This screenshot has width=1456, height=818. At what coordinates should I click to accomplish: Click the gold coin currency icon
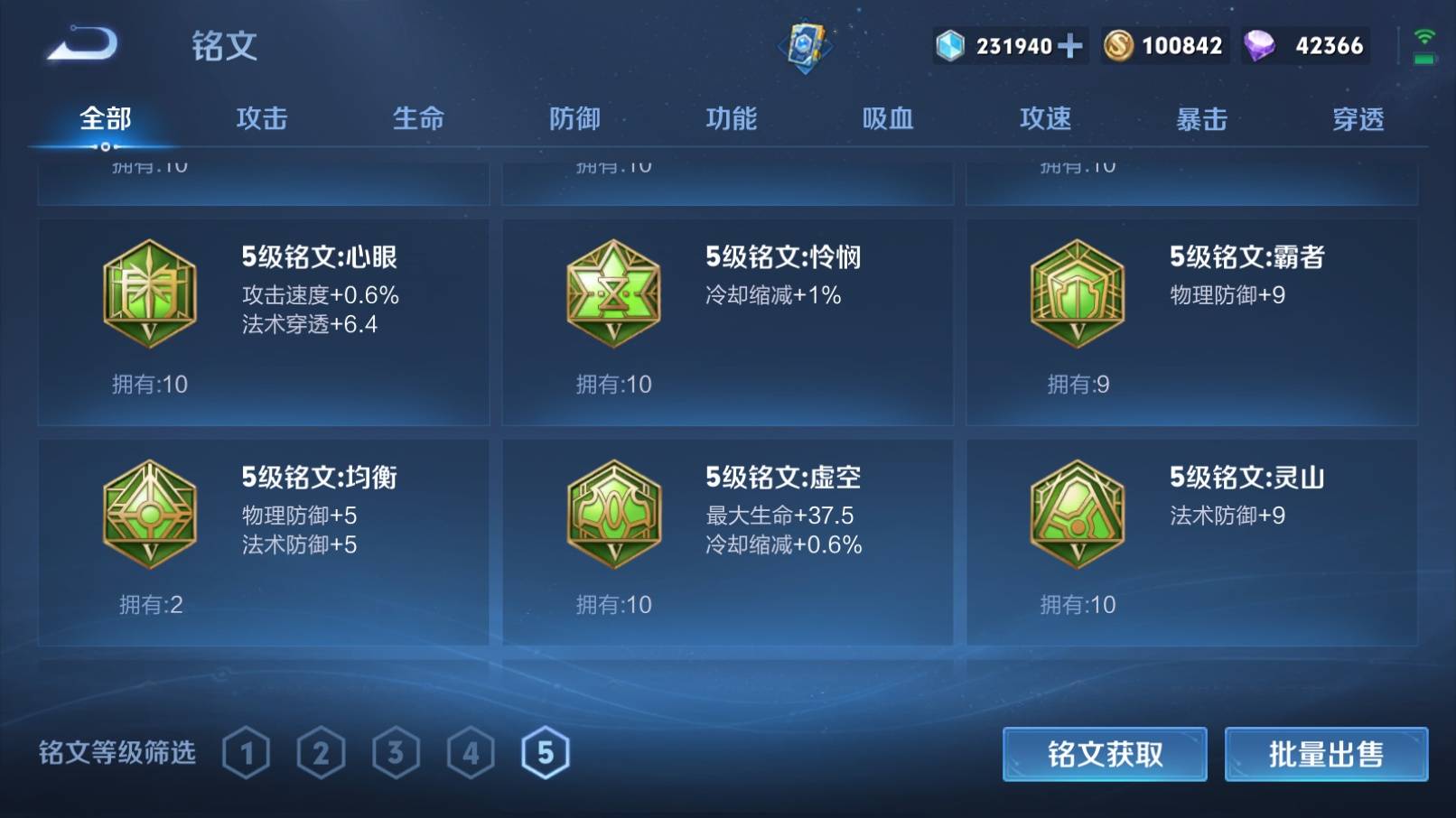pyautogui.click(x=1120, y=44)
